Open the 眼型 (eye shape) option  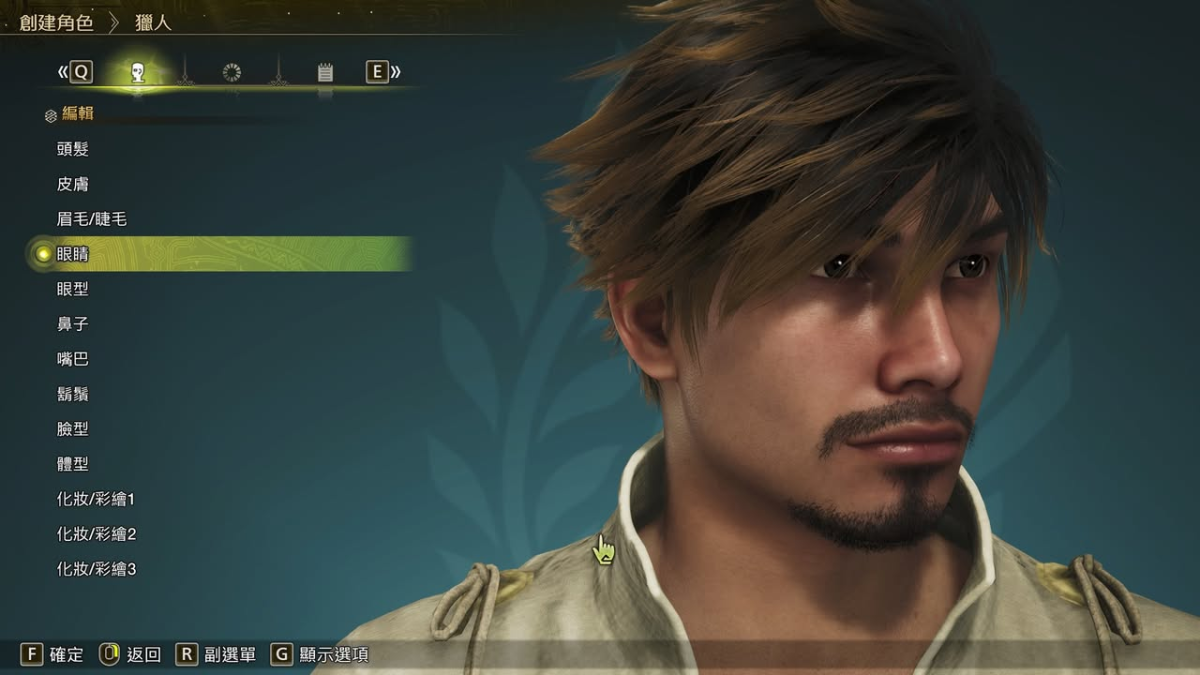pyautogui.click(x=73, y=289)
